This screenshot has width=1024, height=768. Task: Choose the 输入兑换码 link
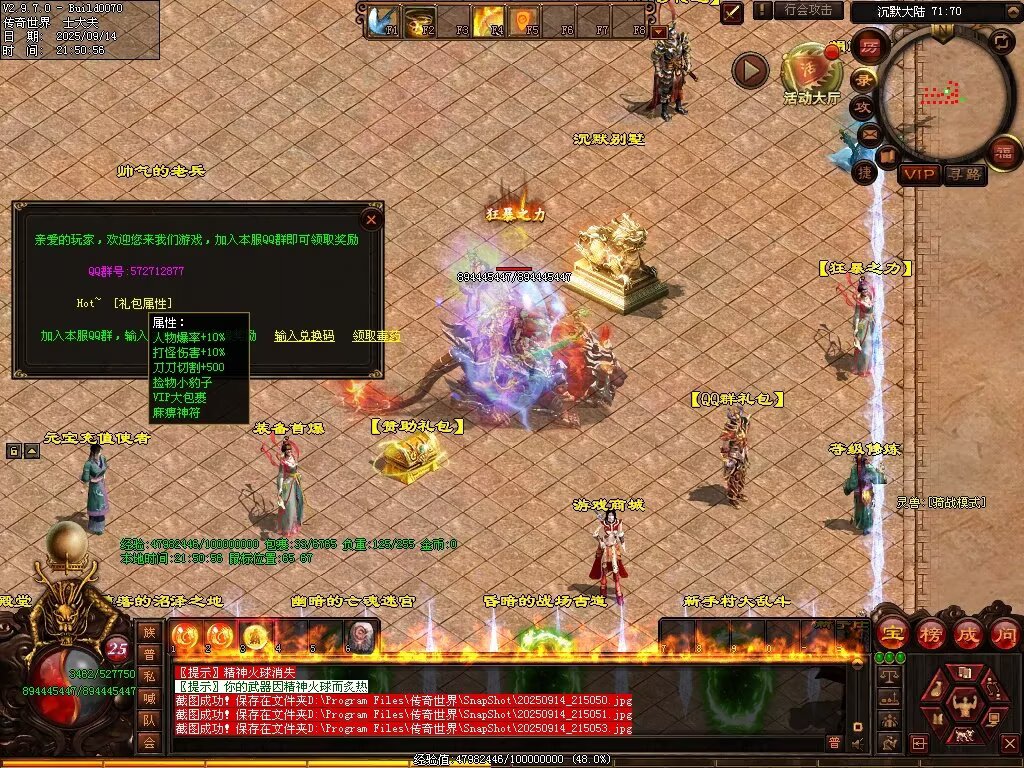[x=304, y=336]
